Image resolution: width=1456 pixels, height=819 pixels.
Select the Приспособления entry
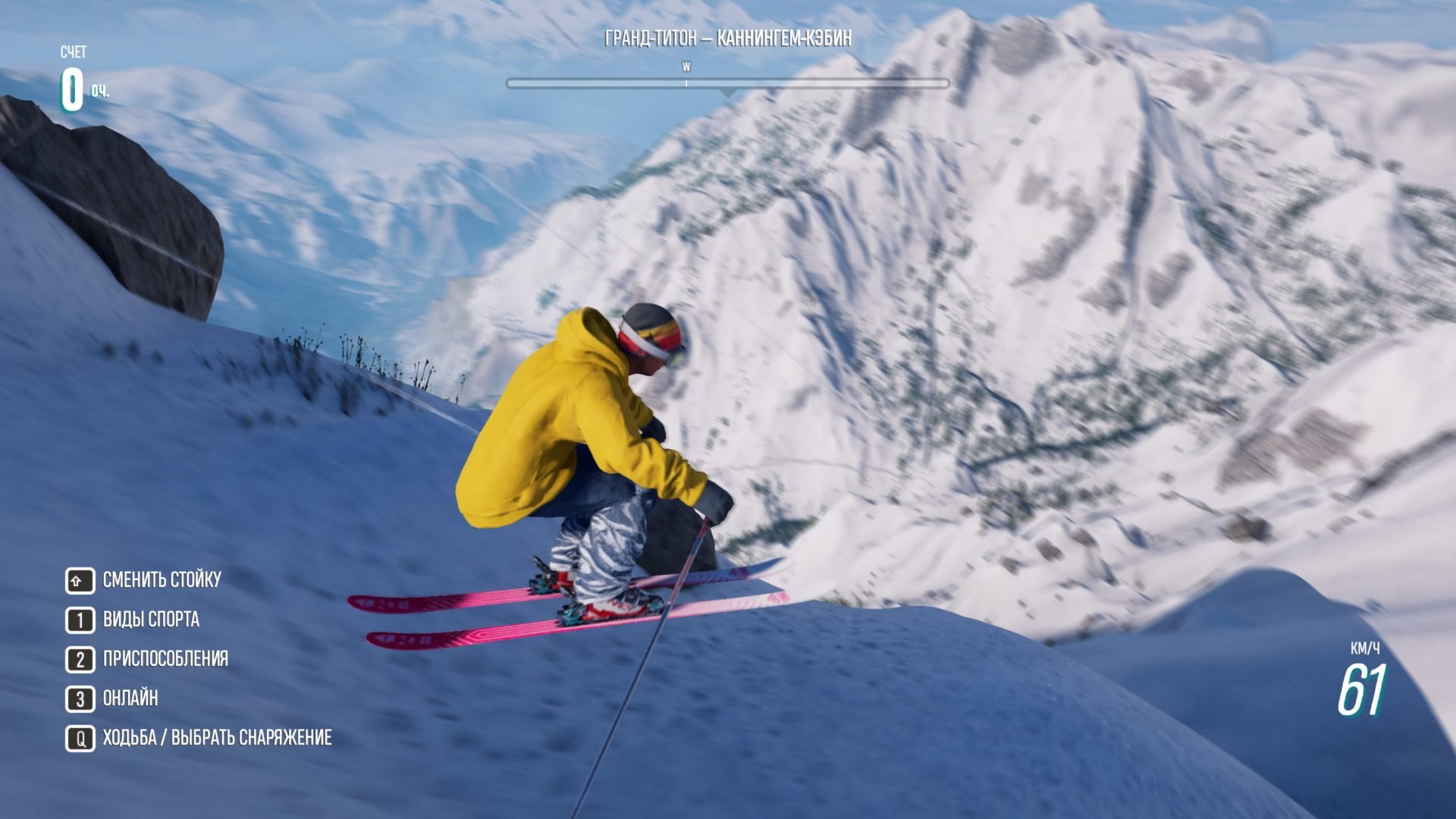pos(165,659)
